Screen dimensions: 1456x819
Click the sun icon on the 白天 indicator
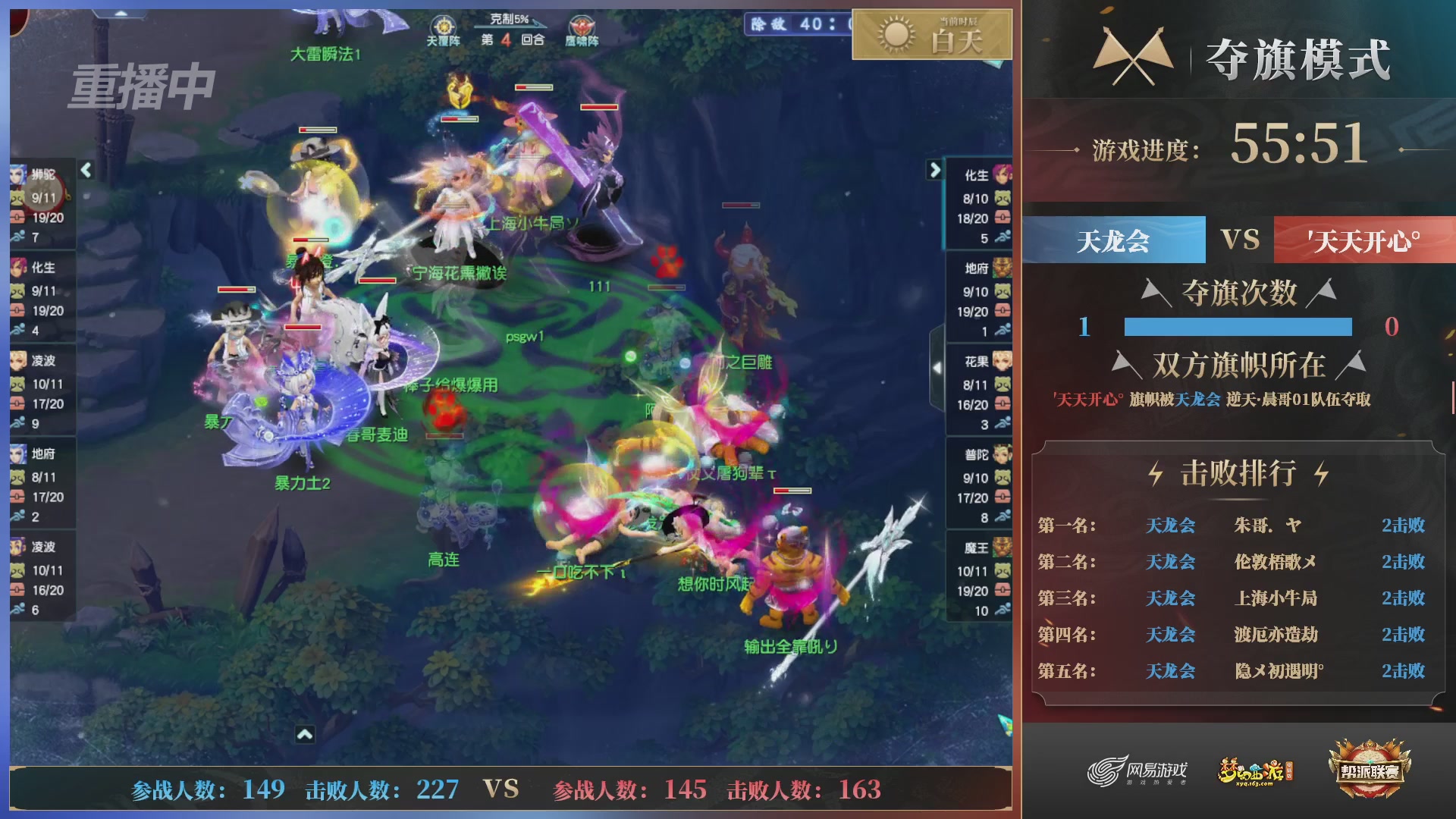tap(894, 35)
